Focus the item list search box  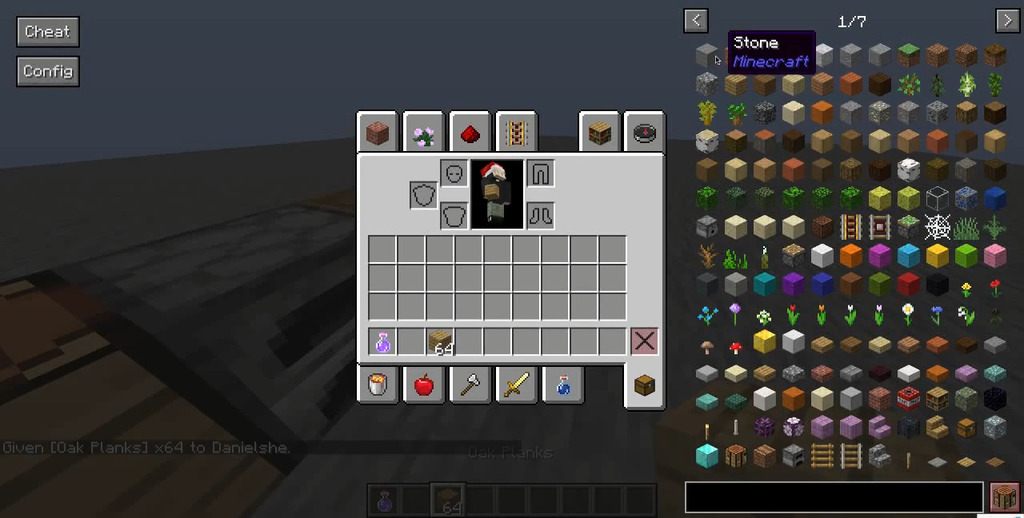click(x=834, y=496)
